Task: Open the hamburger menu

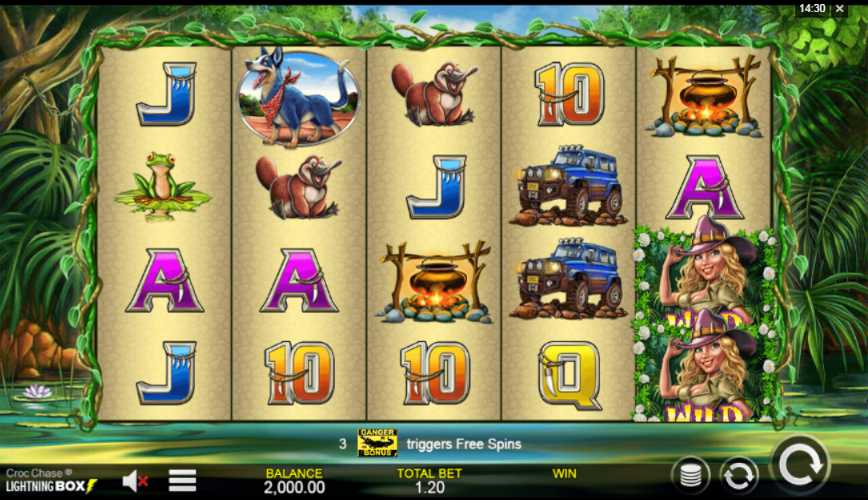Action: click(182, 481)
